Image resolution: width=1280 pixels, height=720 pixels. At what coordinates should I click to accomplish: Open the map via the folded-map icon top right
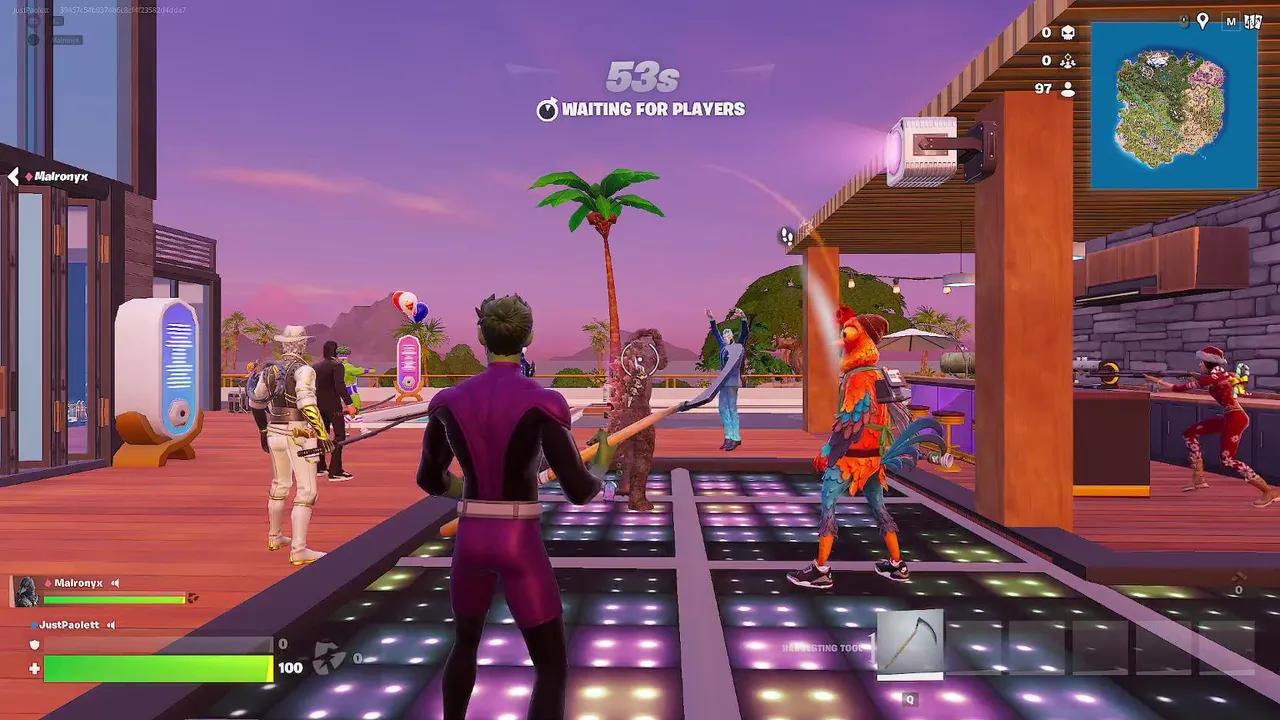tap(1255, 21)
